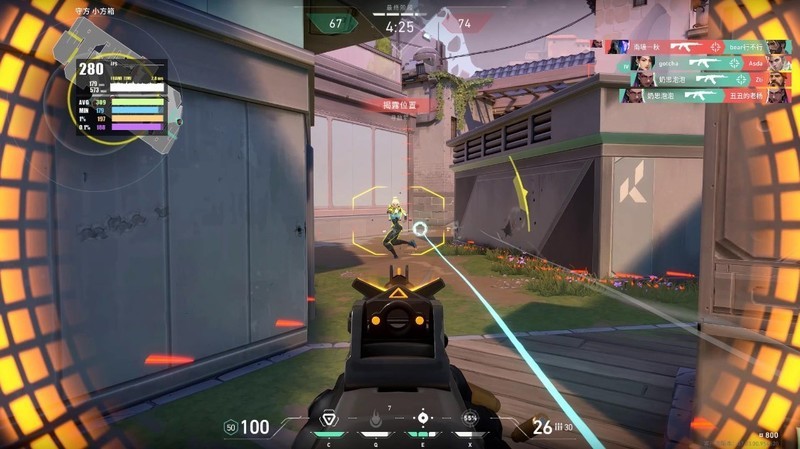Open the kill feed row showing victim Zo
The width and height of the screenshot is (800, 449).
coord(698,78)
